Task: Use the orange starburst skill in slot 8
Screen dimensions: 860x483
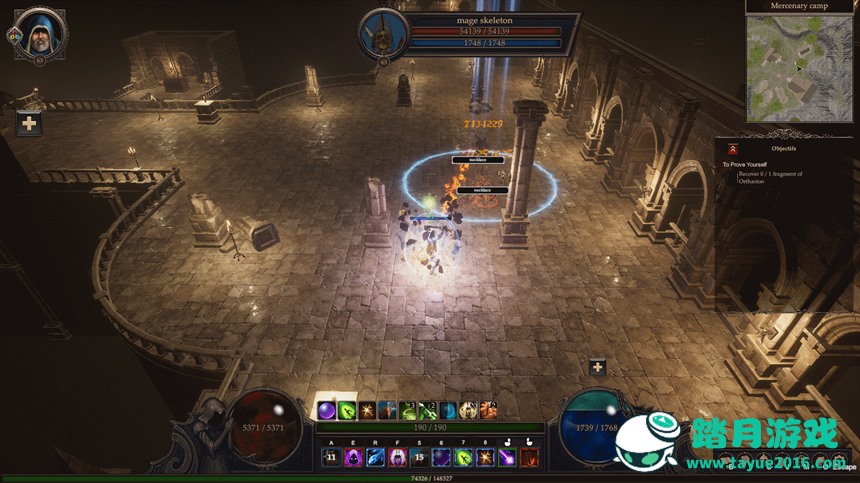Action: point(485,457)
